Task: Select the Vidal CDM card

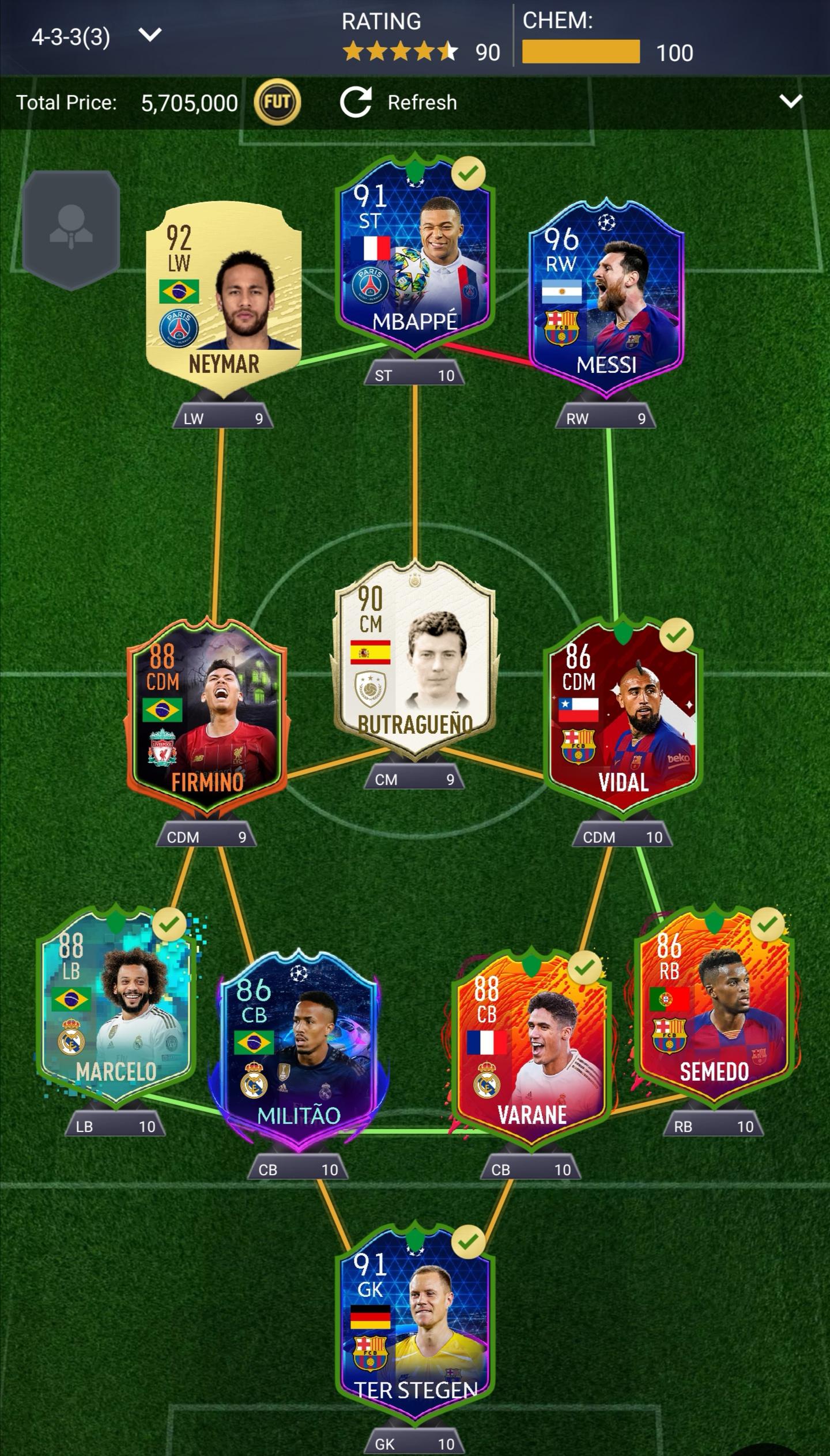Action: click(623, 715)
